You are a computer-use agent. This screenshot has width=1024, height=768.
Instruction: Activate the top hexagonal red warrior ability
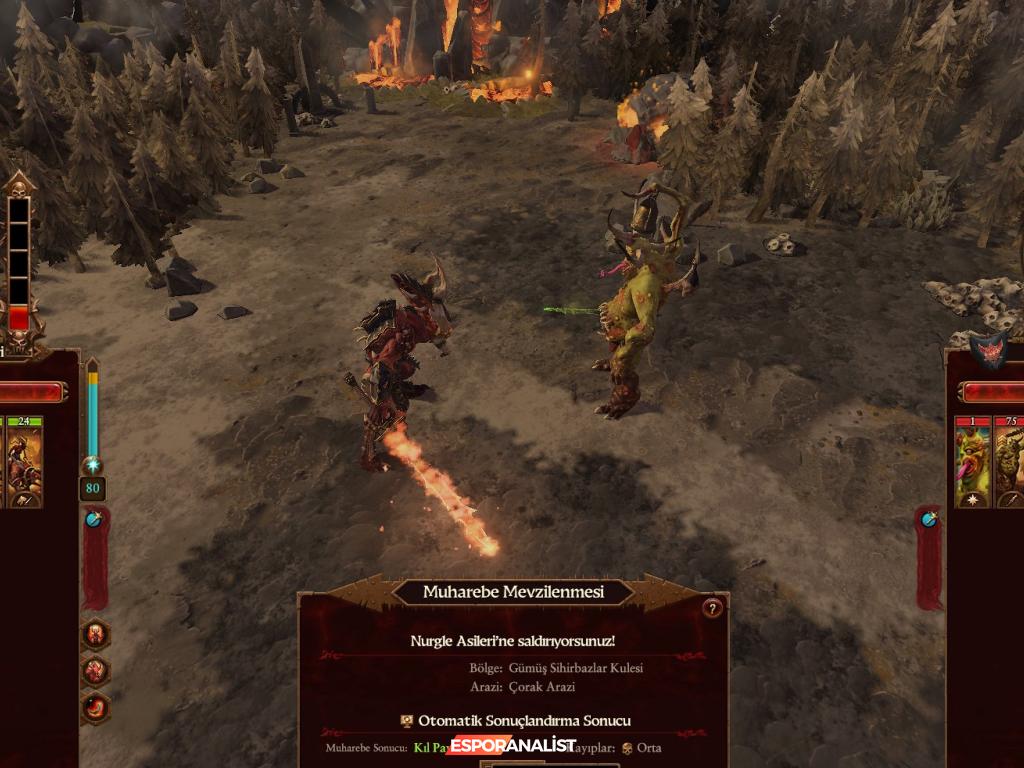point(97,634)
